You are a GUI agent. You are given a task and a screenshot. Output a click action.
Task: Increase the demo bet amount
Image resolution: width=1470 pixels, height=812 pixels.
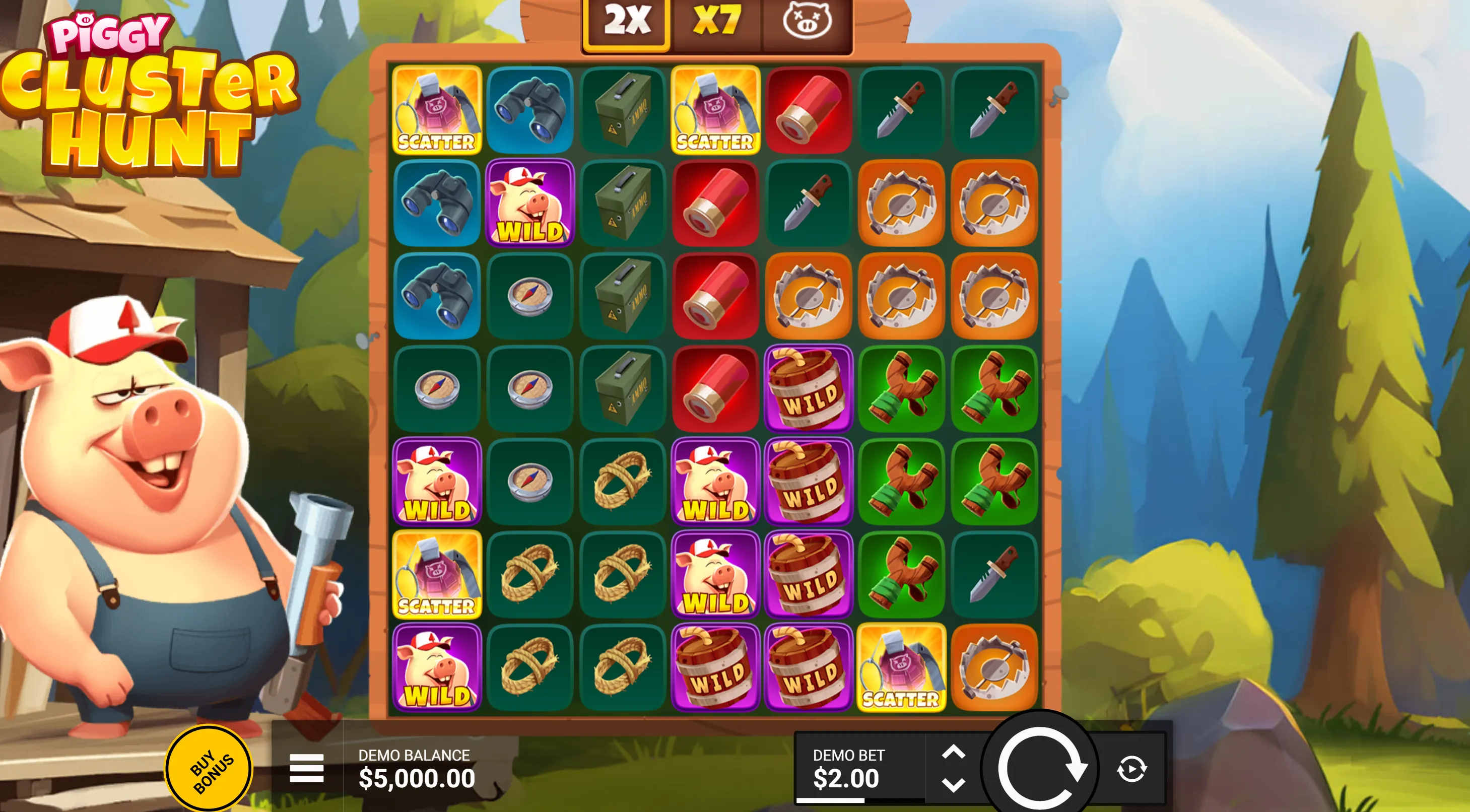(x=953, y=753)
